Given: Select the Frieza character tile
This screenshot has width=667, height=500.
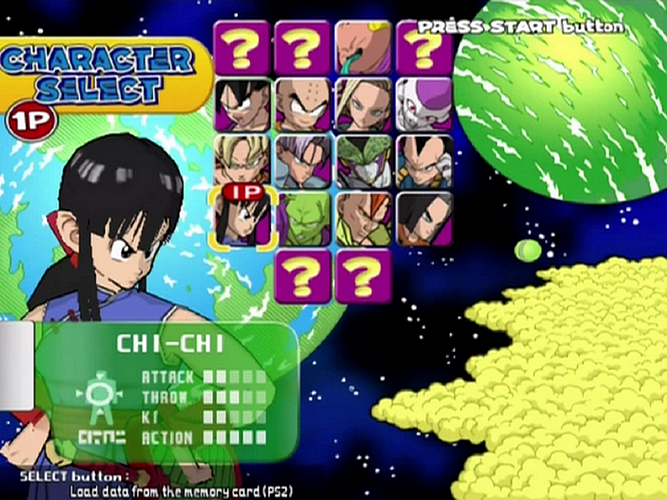Looking at the screenshot, I should click(424, 105).
